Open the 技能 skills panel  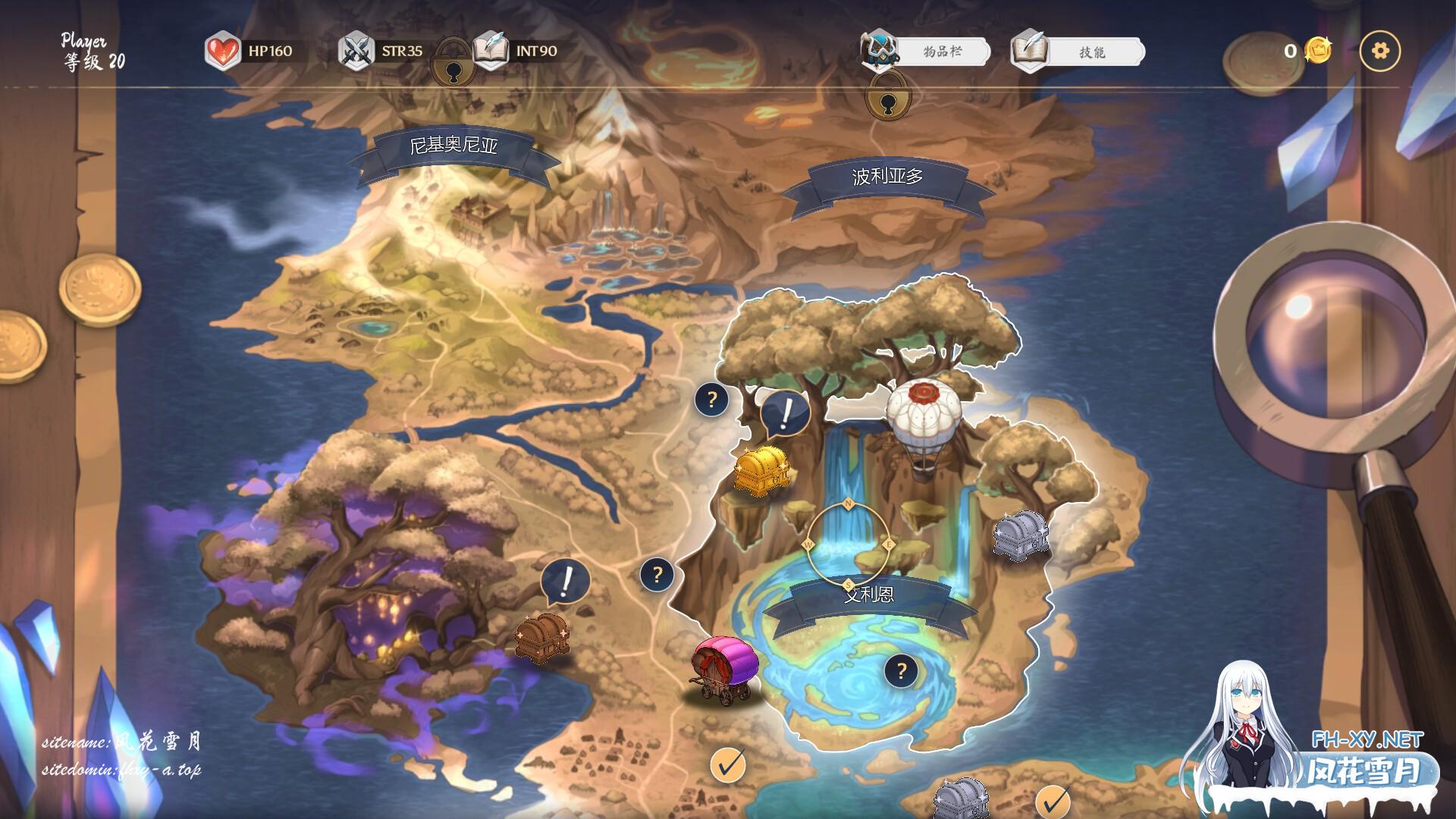click(x=1090, y=52)
